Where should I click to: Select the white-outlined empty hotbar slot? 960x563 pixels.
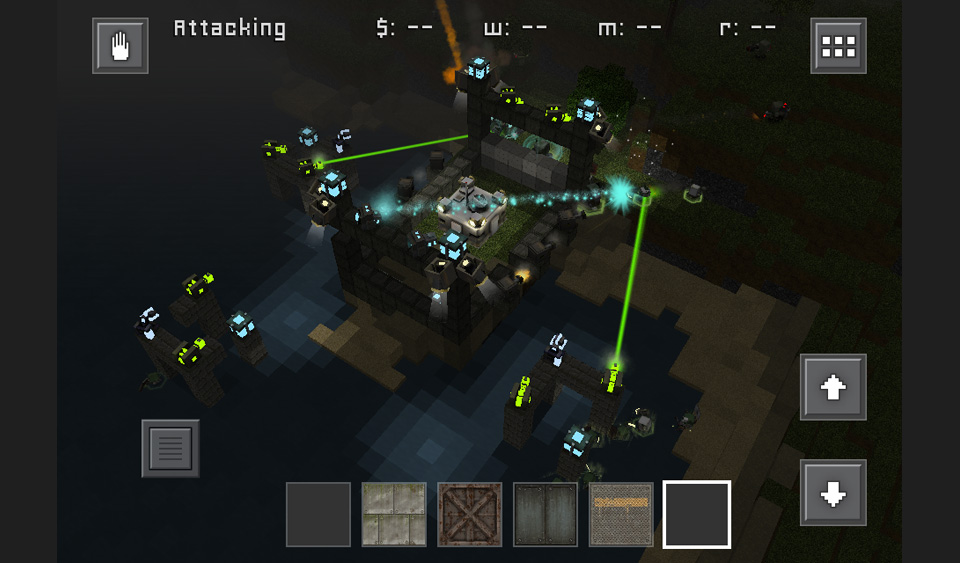(x=697, y=515)
